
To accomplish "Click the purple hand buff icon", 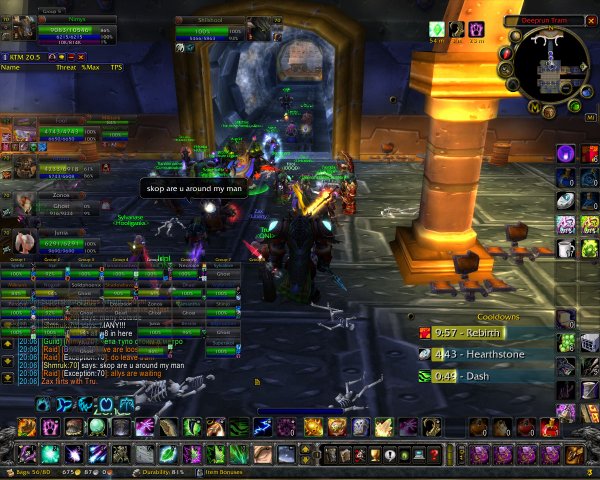I will pos(477,30).
